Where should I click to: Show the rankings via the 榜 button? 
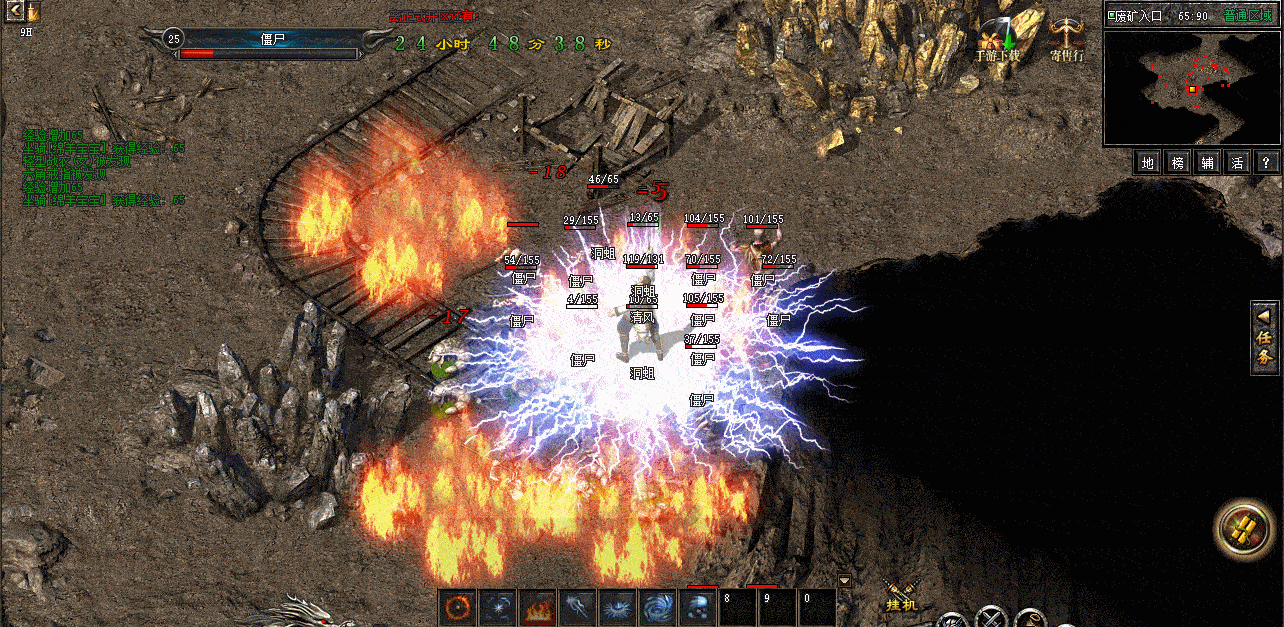(x=1179, y=162)
